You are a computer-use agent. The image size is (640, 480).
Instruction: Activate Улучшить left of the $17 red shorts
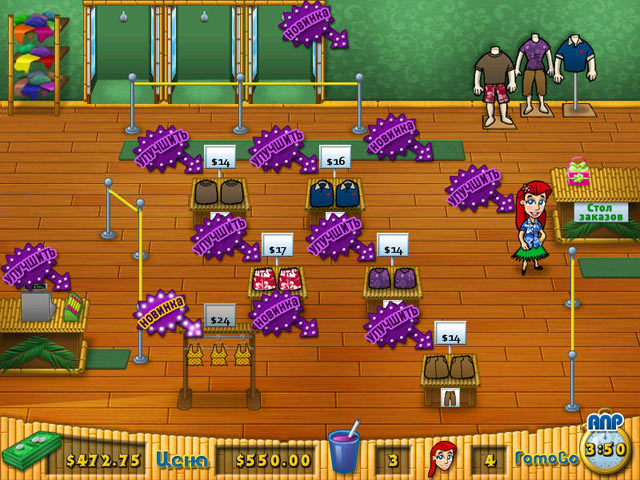220,236
